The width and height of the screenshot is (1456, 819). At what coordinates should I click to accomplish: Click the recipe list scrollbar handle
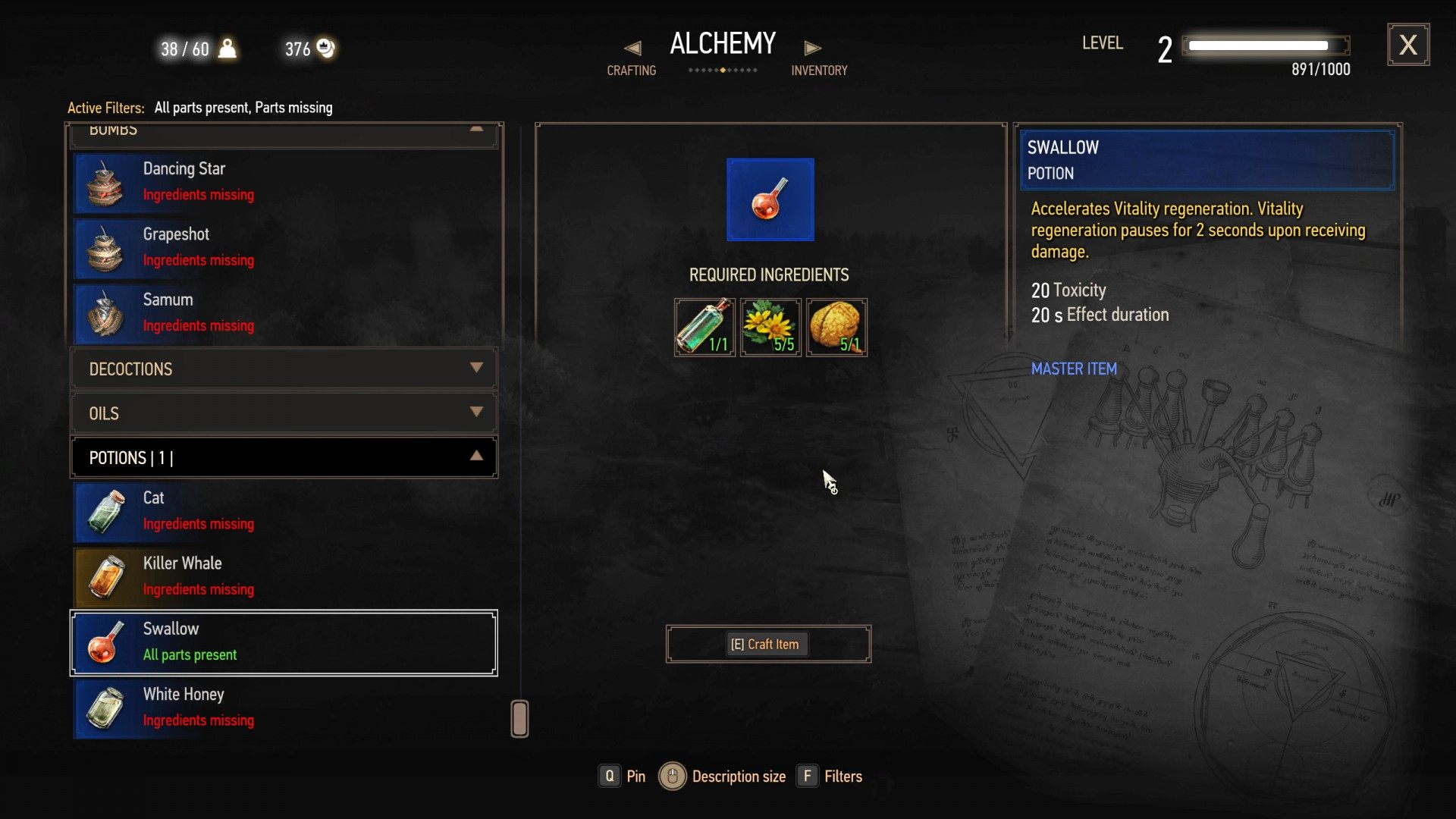[519, 719]
